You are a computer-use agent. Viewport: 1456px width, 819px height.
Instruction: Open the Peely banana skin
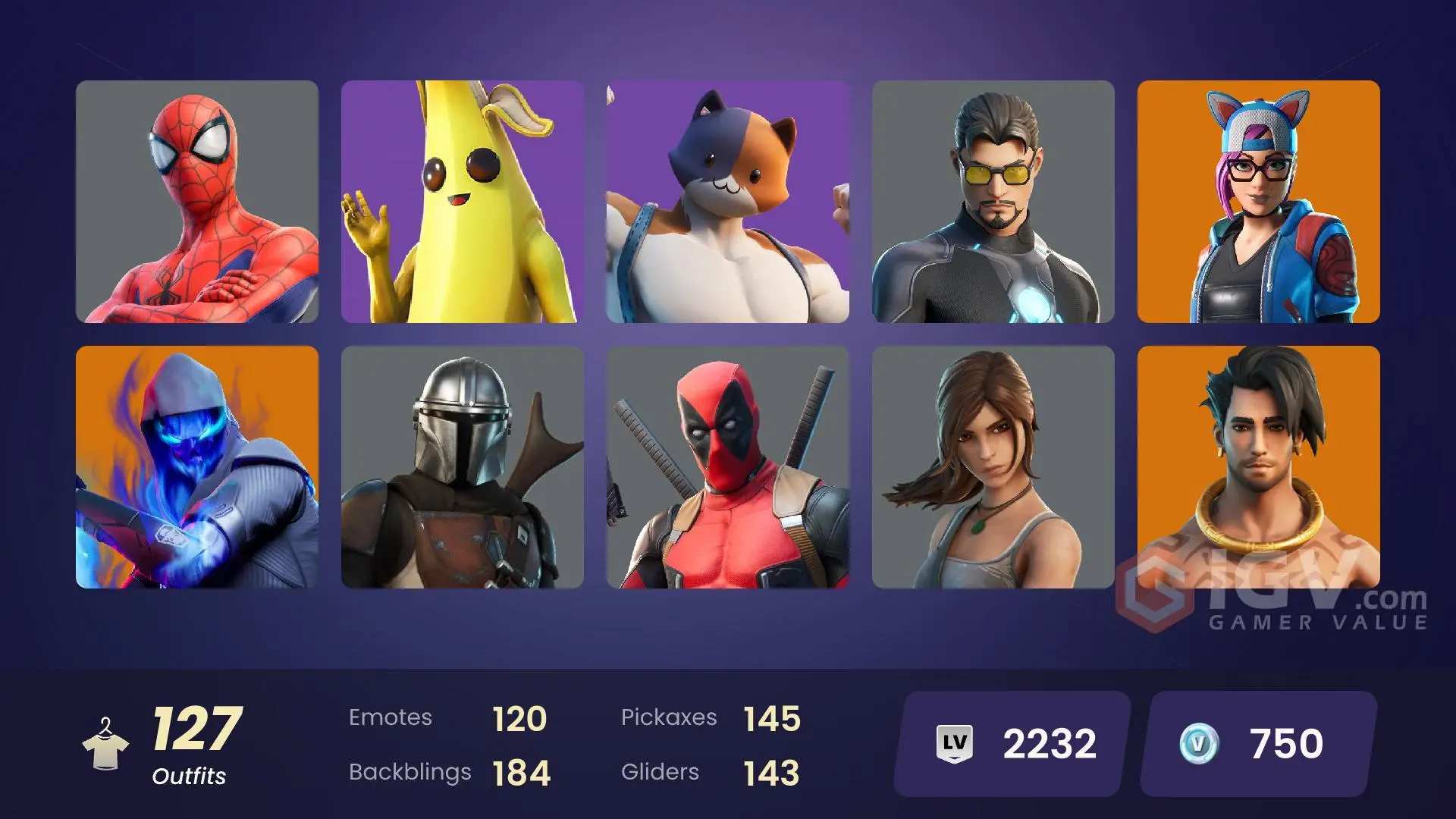coord(463,201)
